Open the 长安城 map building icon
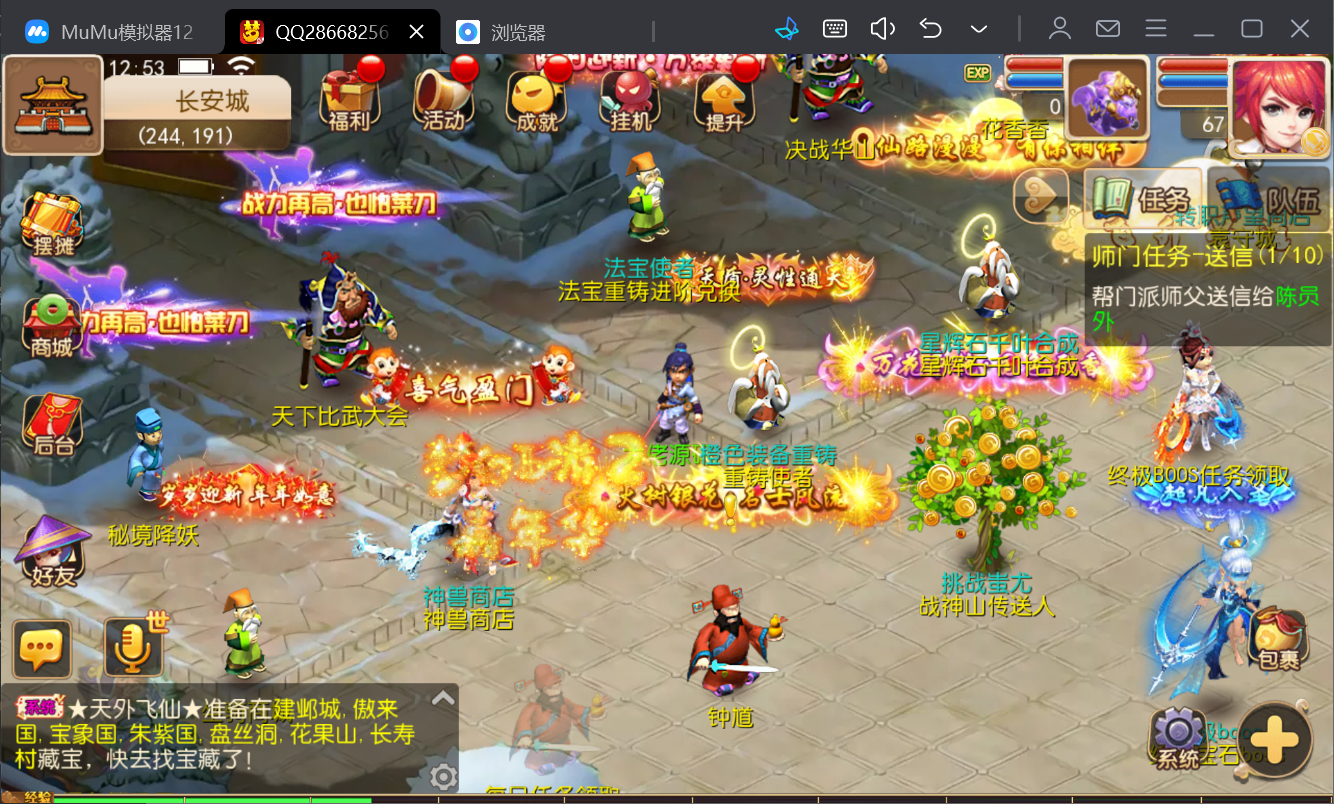The image size is (1334, 804). coord(52,105)
